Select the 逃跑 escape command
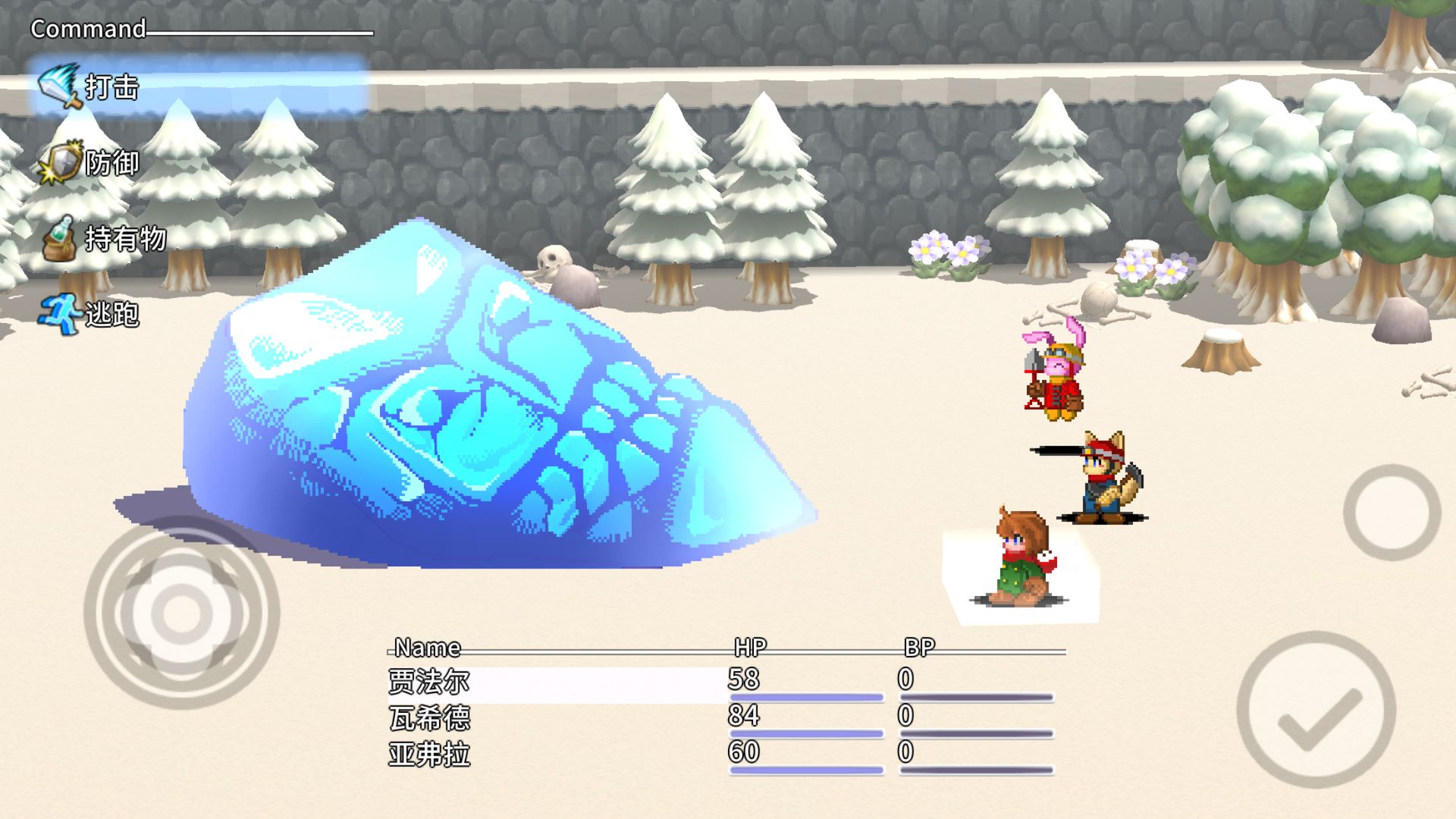The height and width of the screenshot is (819, 1456). [111, 313]
